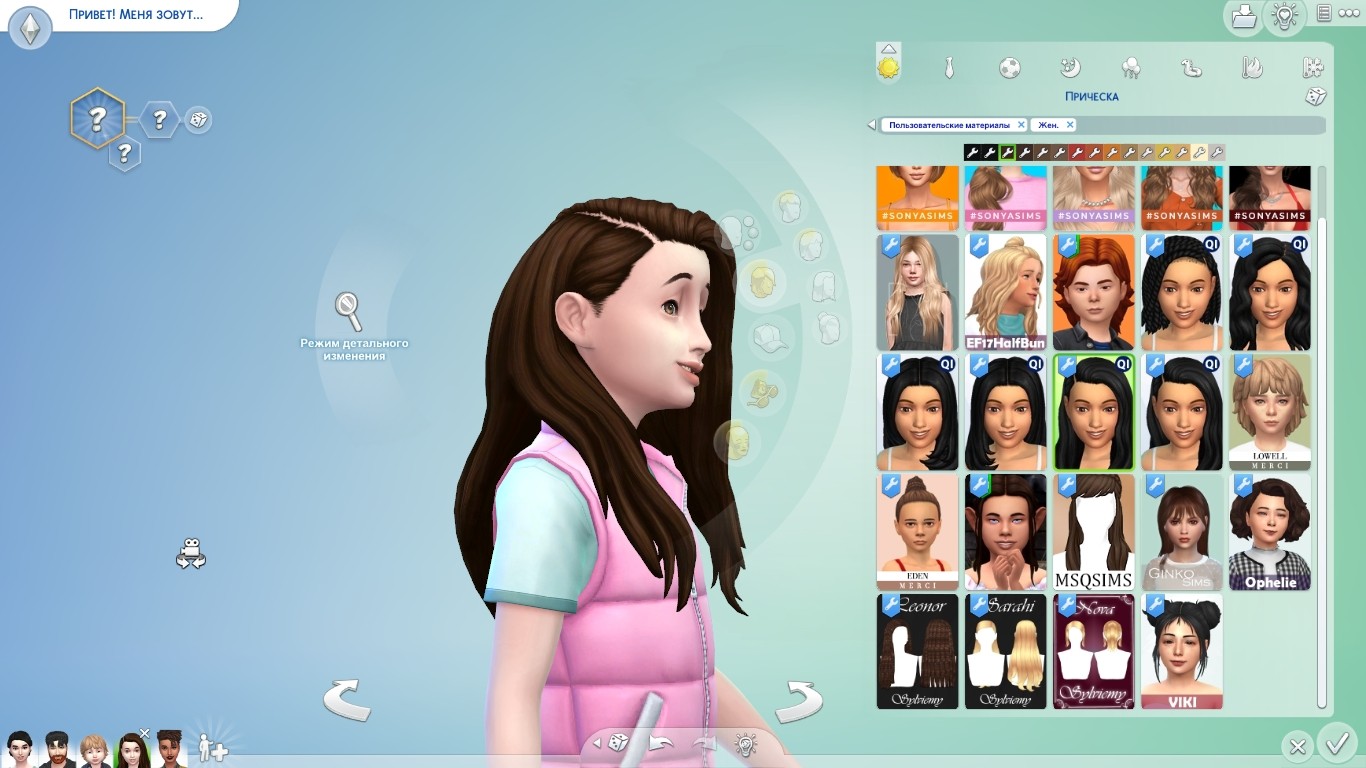Open the gallery save folder icon
This screenshot has height=768, width=1366.
point(1243,16)
